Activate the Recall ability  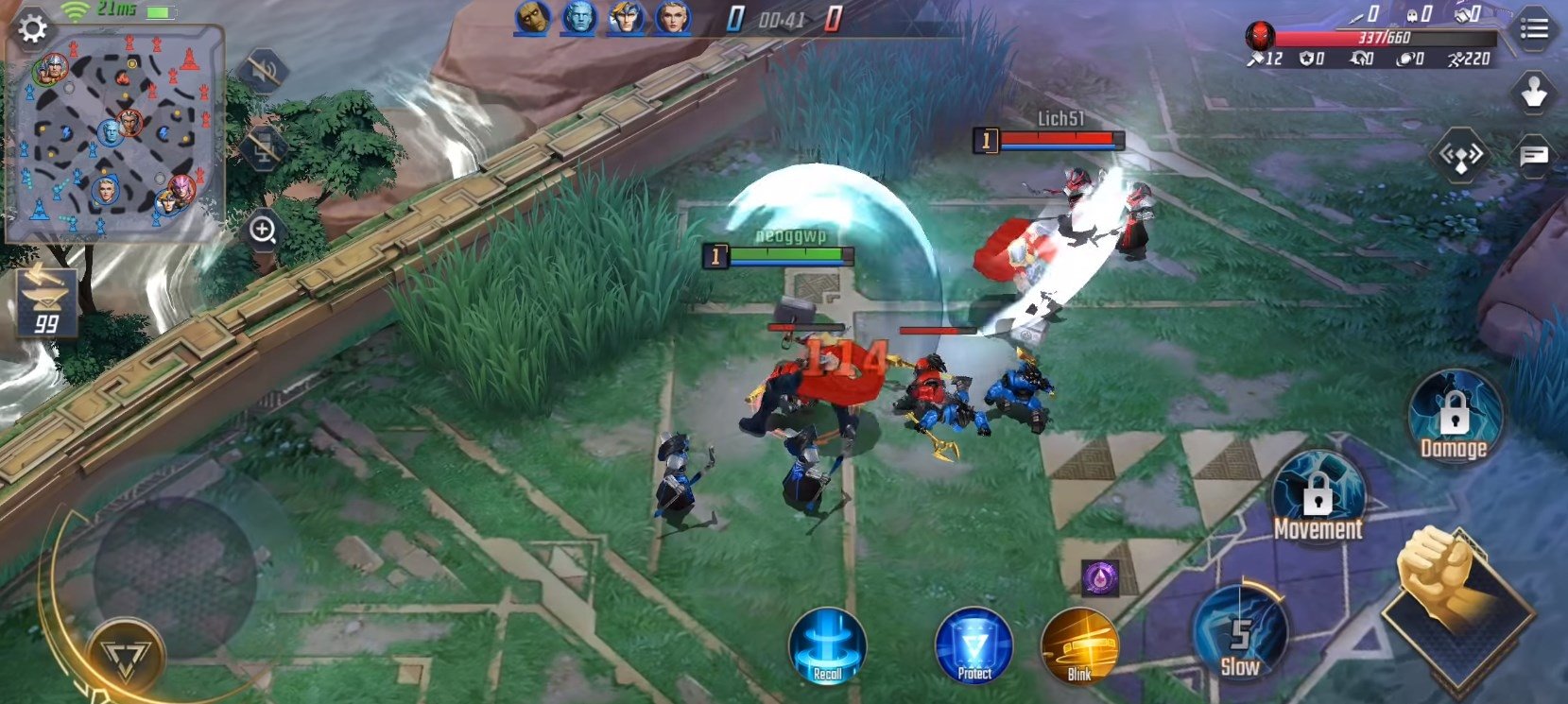827,645
